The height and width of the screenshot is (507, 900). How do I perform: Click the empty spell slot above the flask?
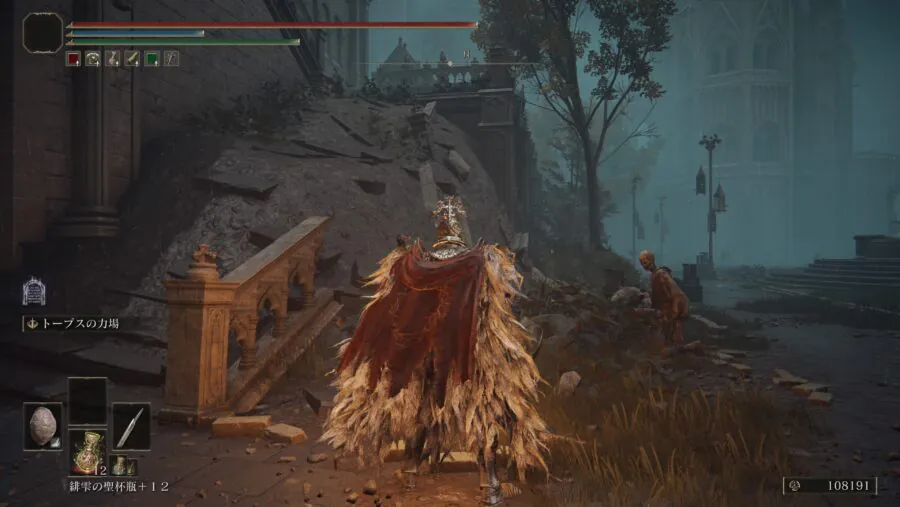pos(87,400)
